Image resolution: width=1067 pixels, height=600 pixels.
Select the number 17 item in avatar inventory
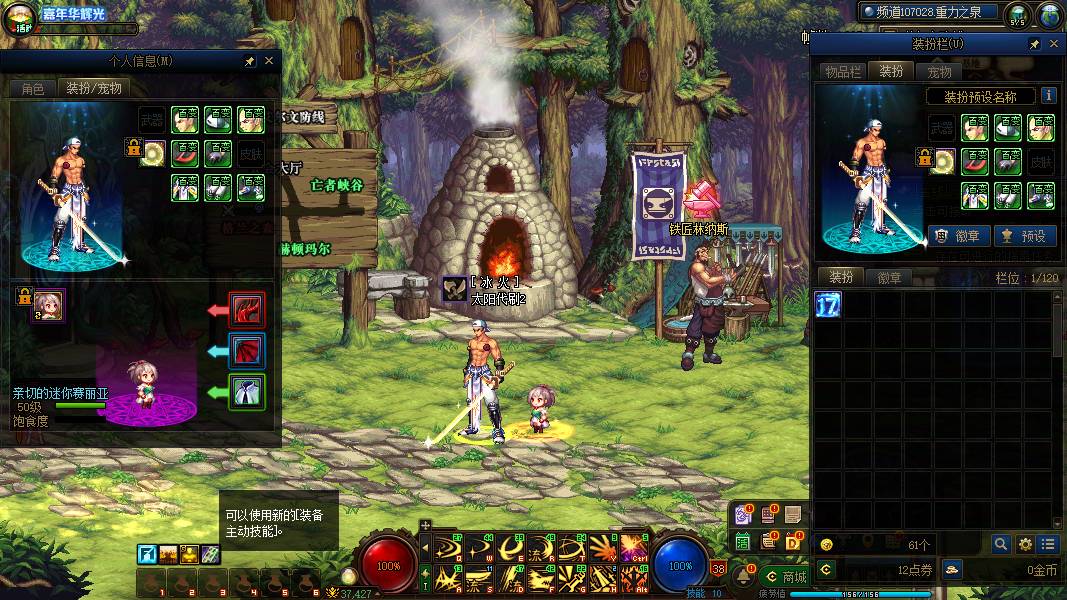tap(828, 304)
